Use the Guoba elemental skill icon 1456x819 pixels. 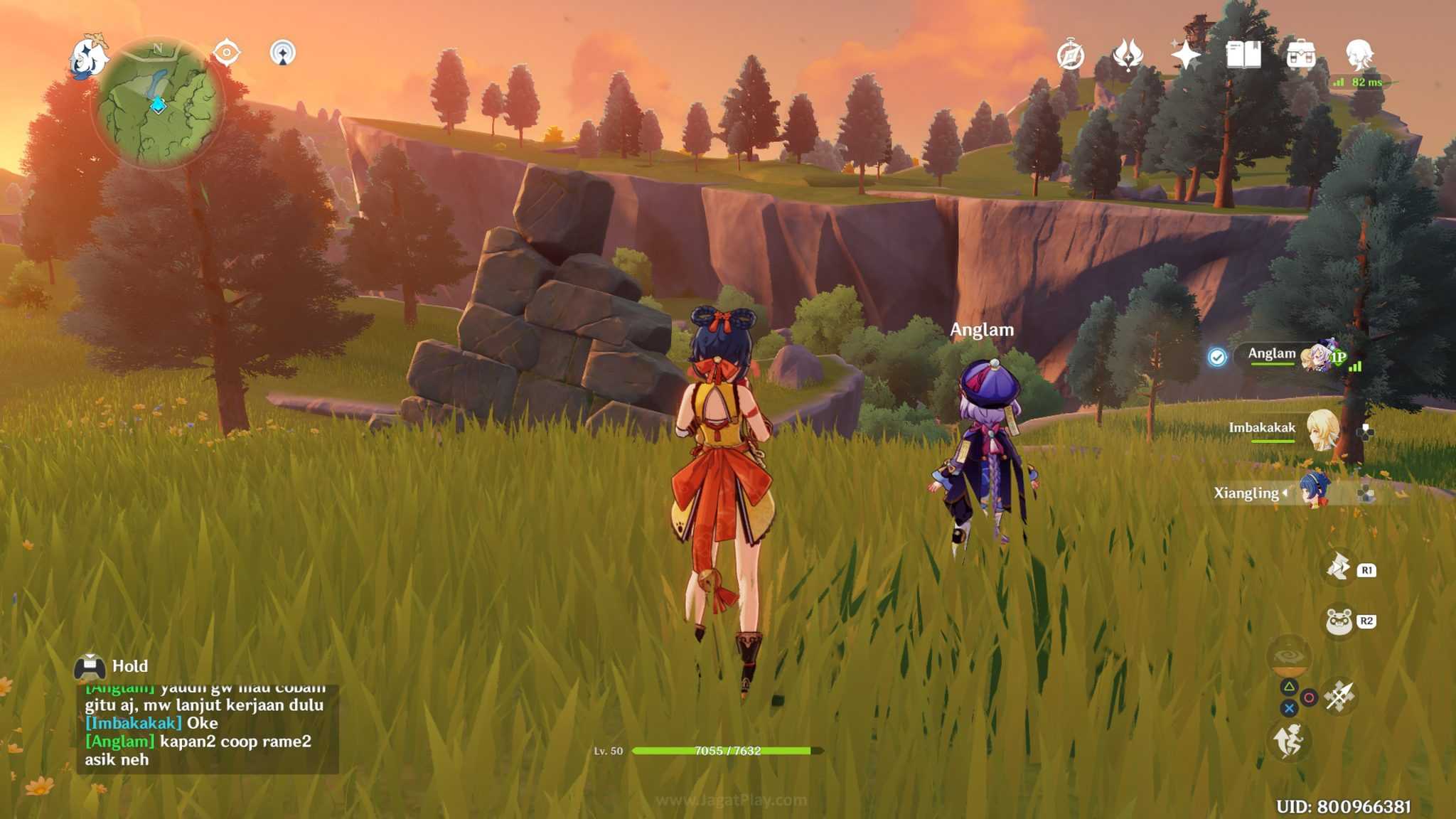[1339, 621]
